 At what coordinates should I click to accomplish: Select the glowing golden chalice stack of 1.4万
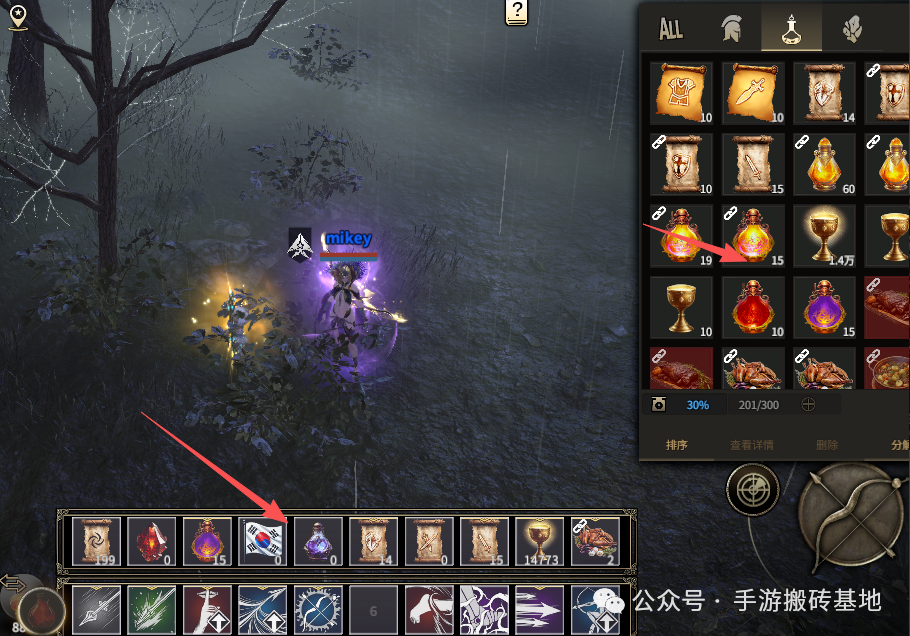824,236
